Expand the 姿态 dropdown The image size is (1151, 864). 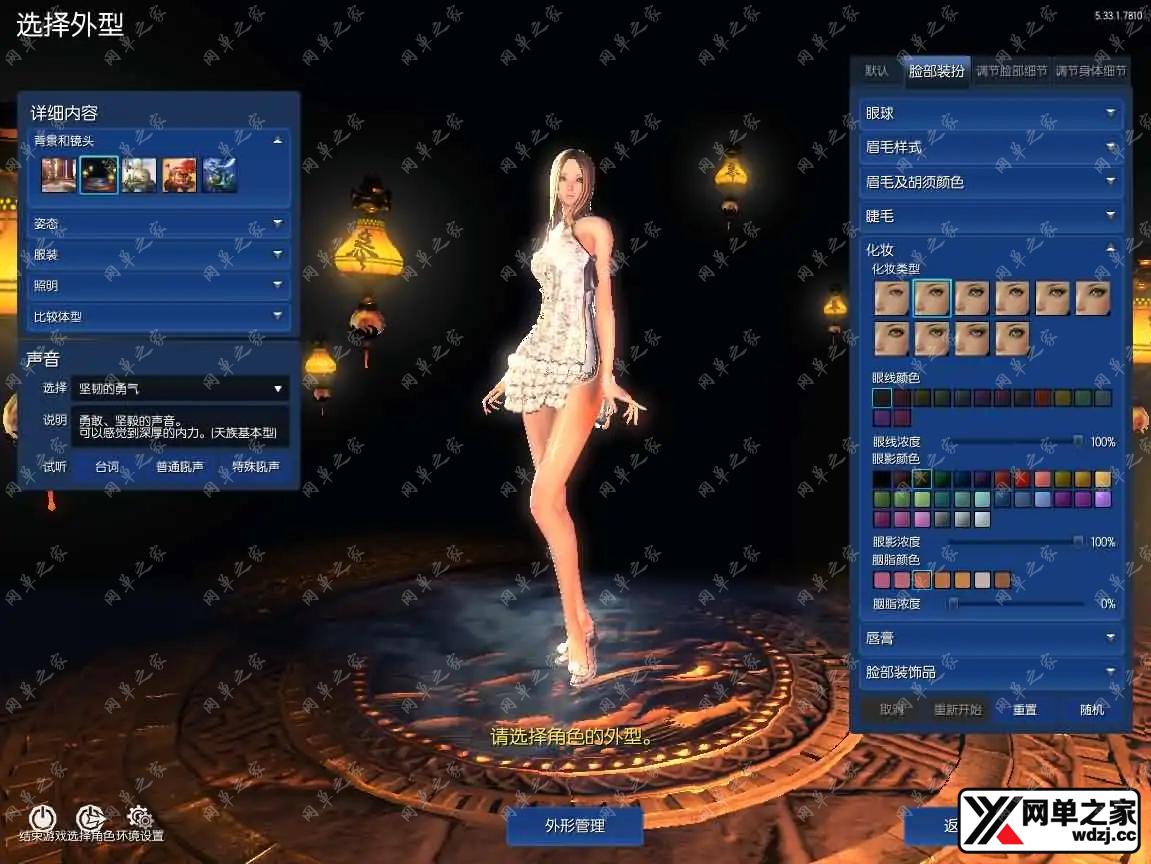click(x=159, y=224)
